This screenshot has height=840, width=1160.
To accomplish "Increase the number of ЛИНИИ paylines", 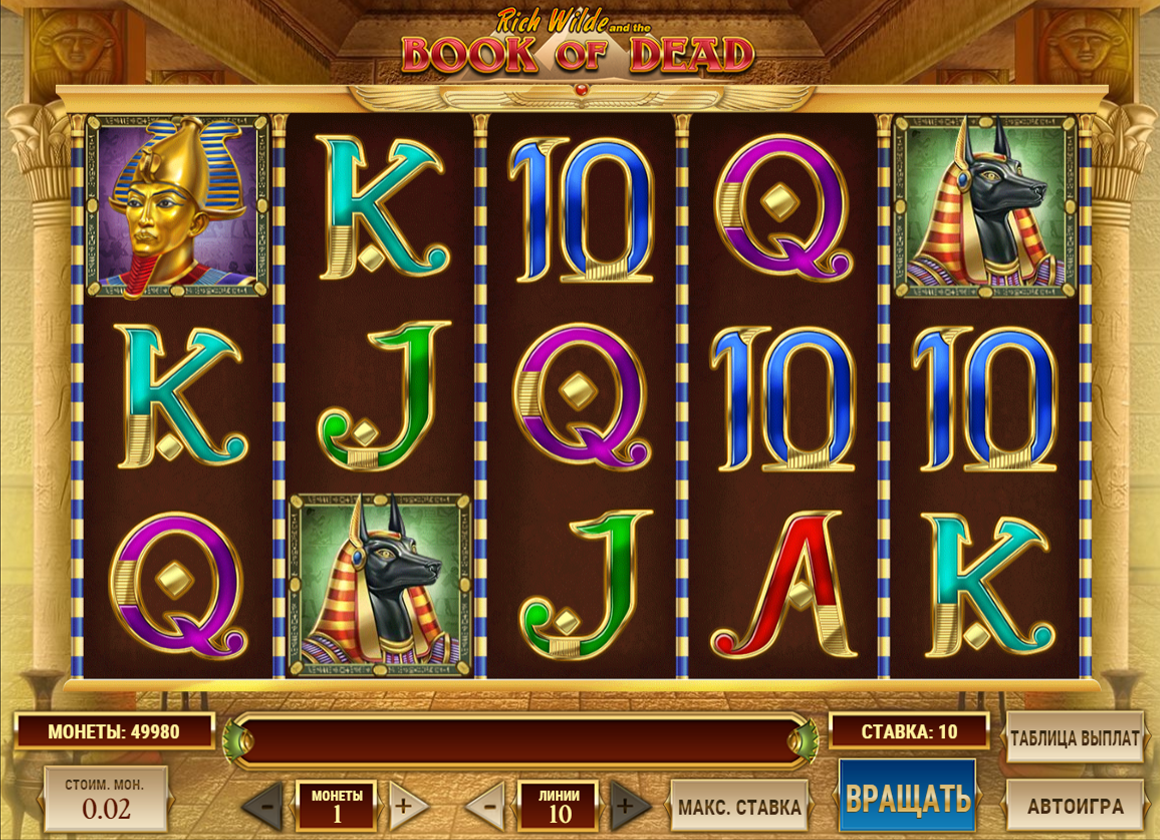I will pos(630,803).
